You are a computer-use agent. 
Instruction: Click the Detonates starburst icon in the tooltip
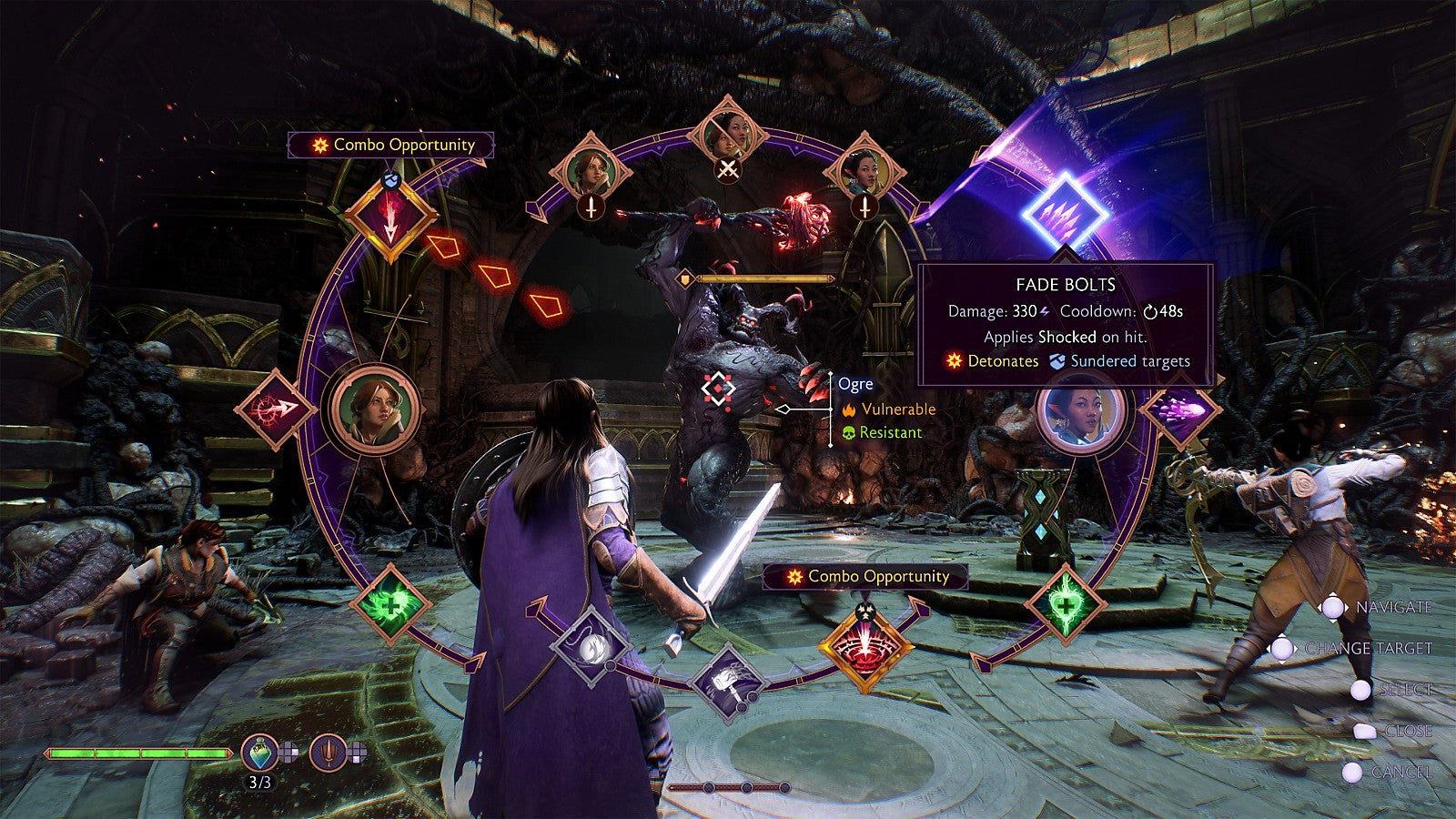click(x=952, y=361)
